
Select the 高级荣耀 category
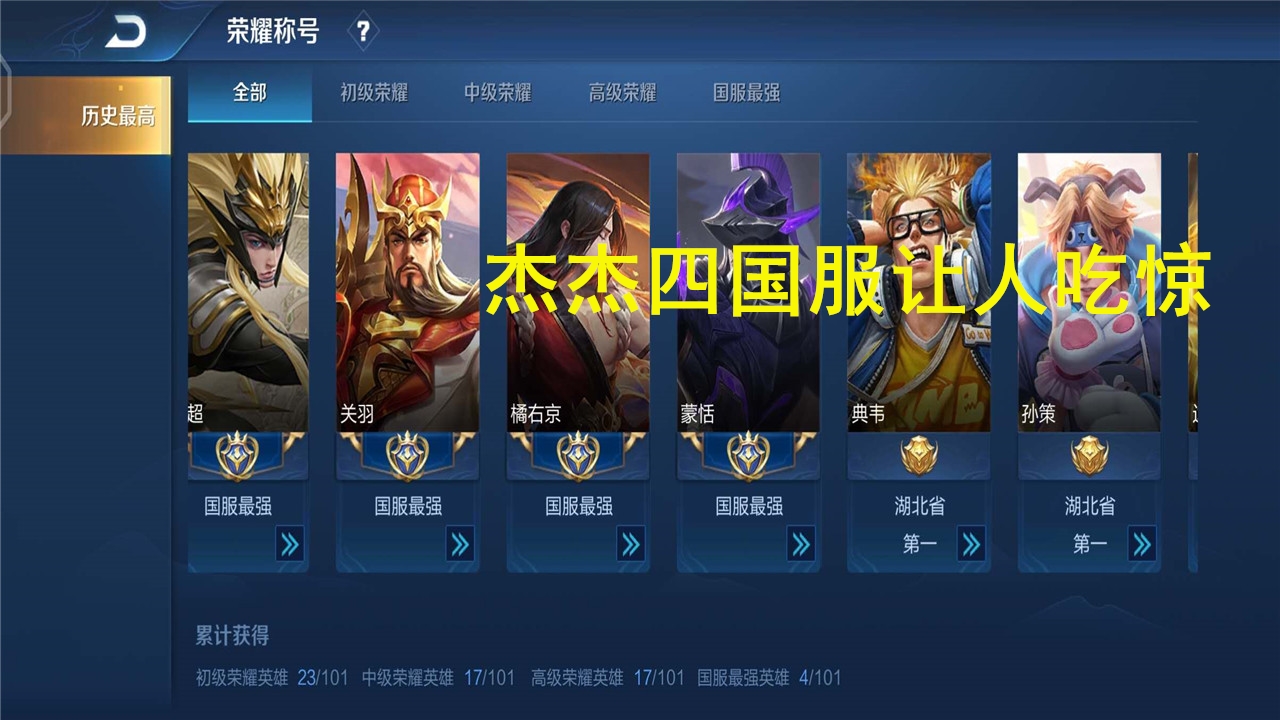point(624,93)
